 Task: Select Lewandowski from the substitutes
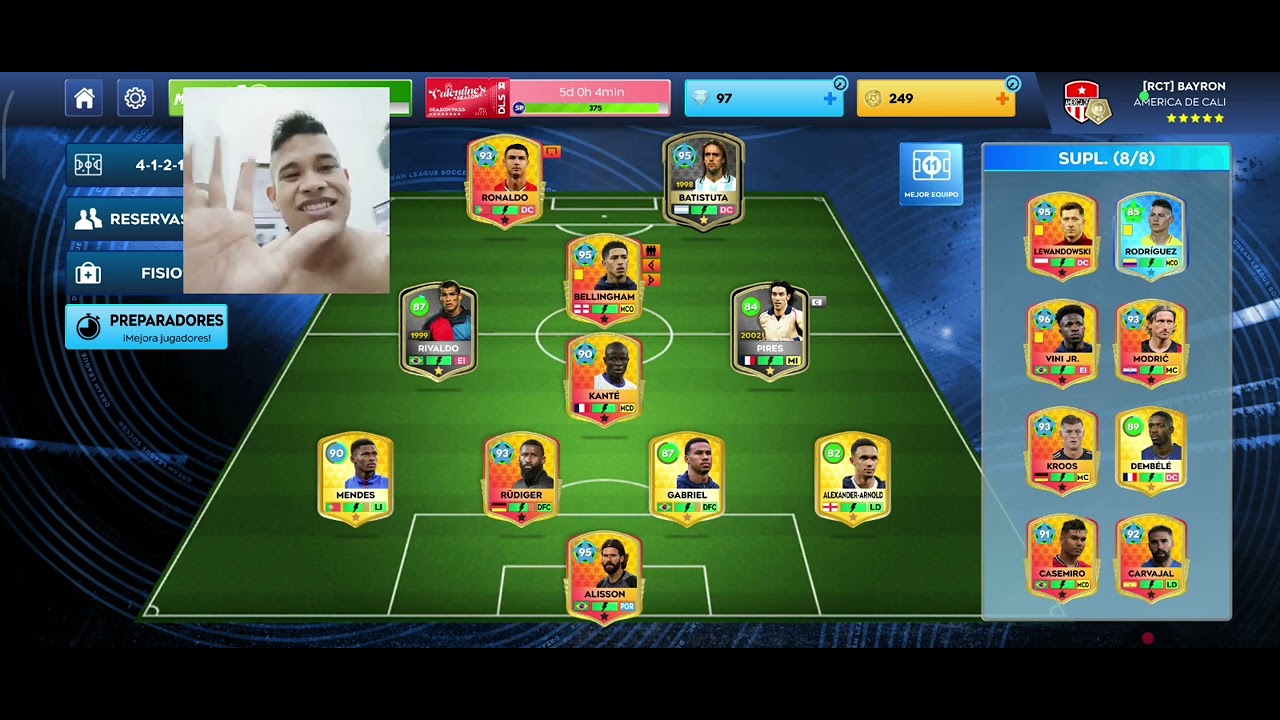pos(1062,235)
